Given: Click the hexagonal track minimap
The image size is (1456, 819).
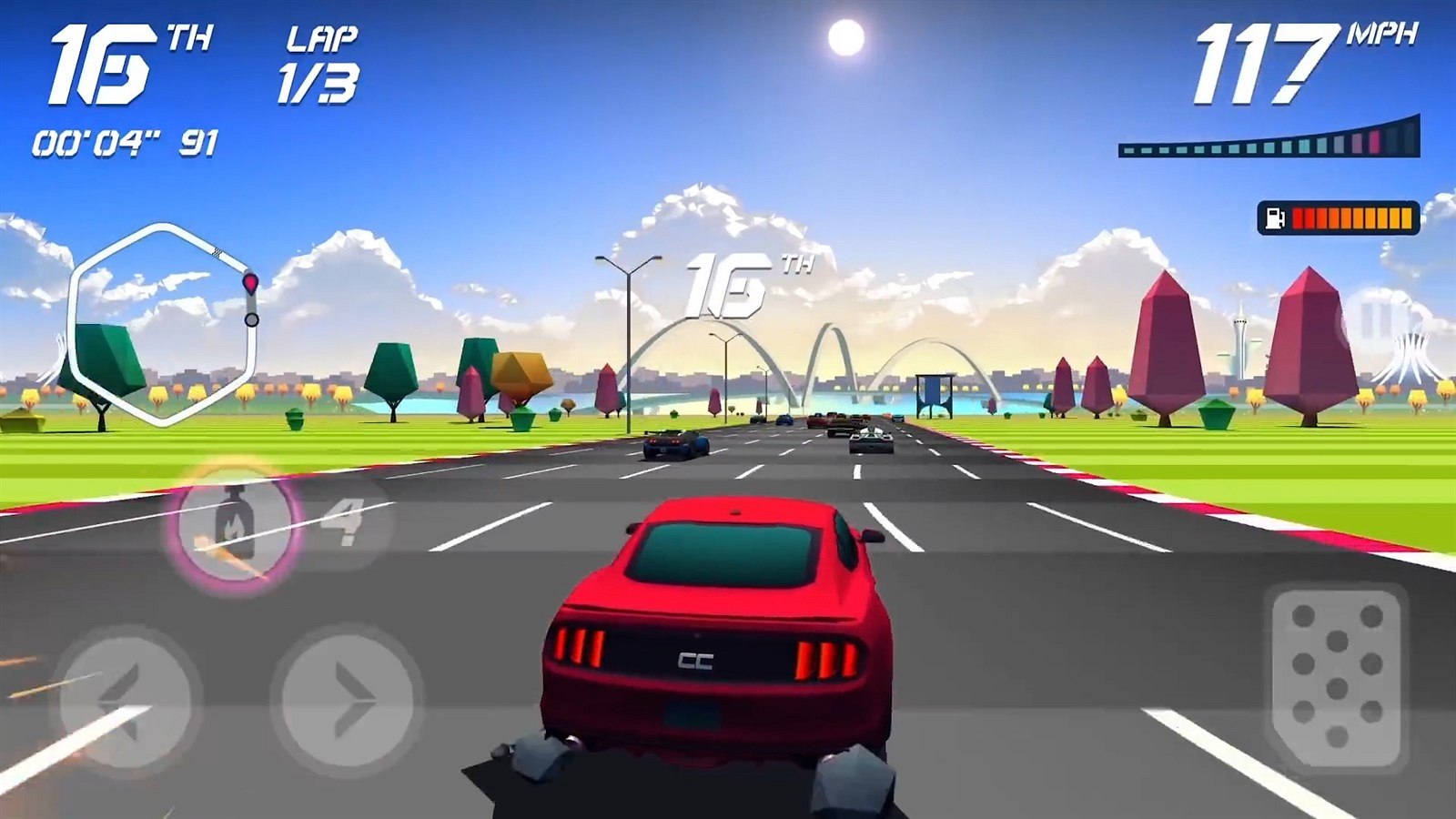Looking at the screenshot, I should pos(162,323).
